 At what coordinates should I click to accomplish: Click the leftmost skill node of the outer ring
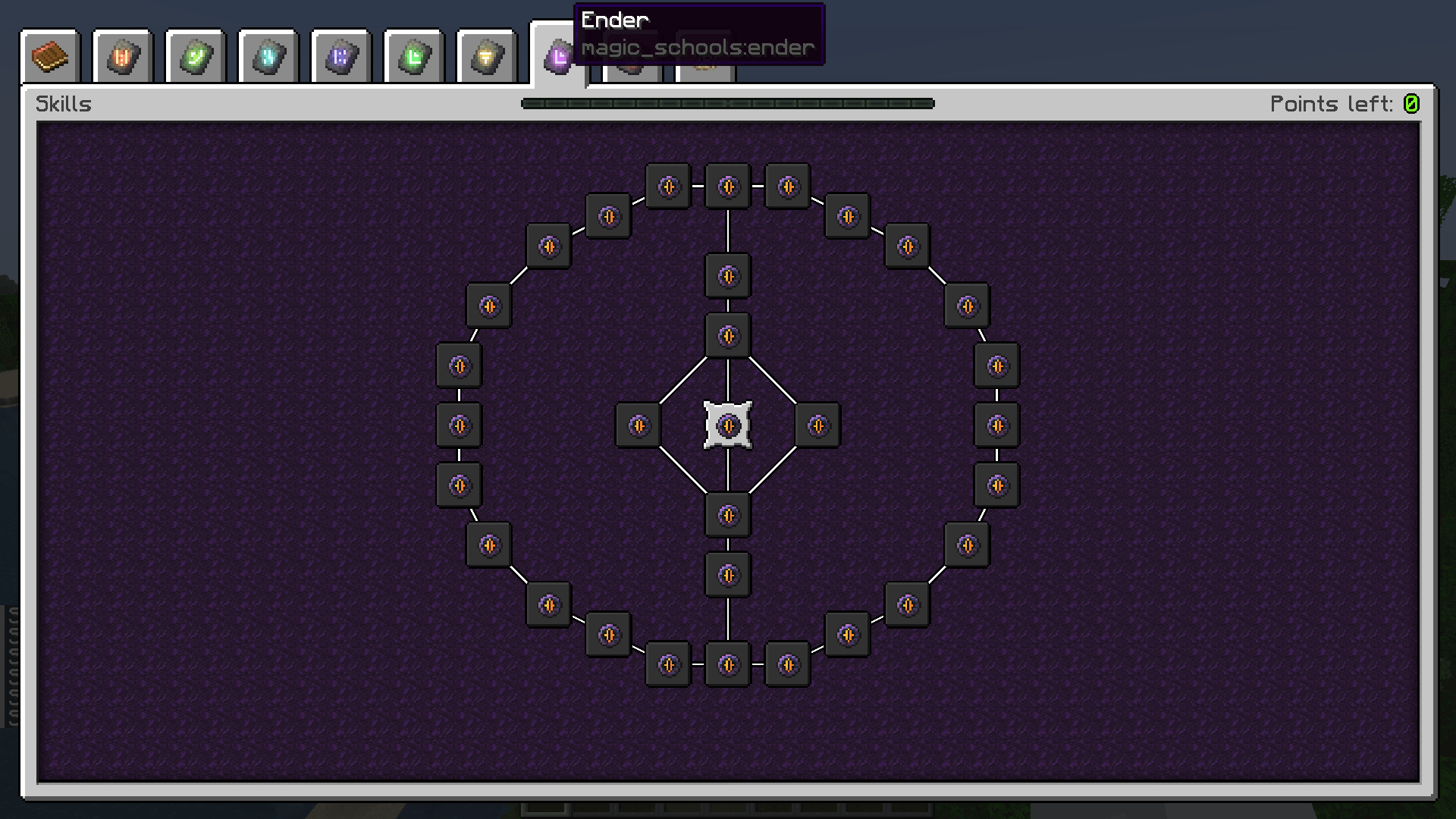[458, 425]
